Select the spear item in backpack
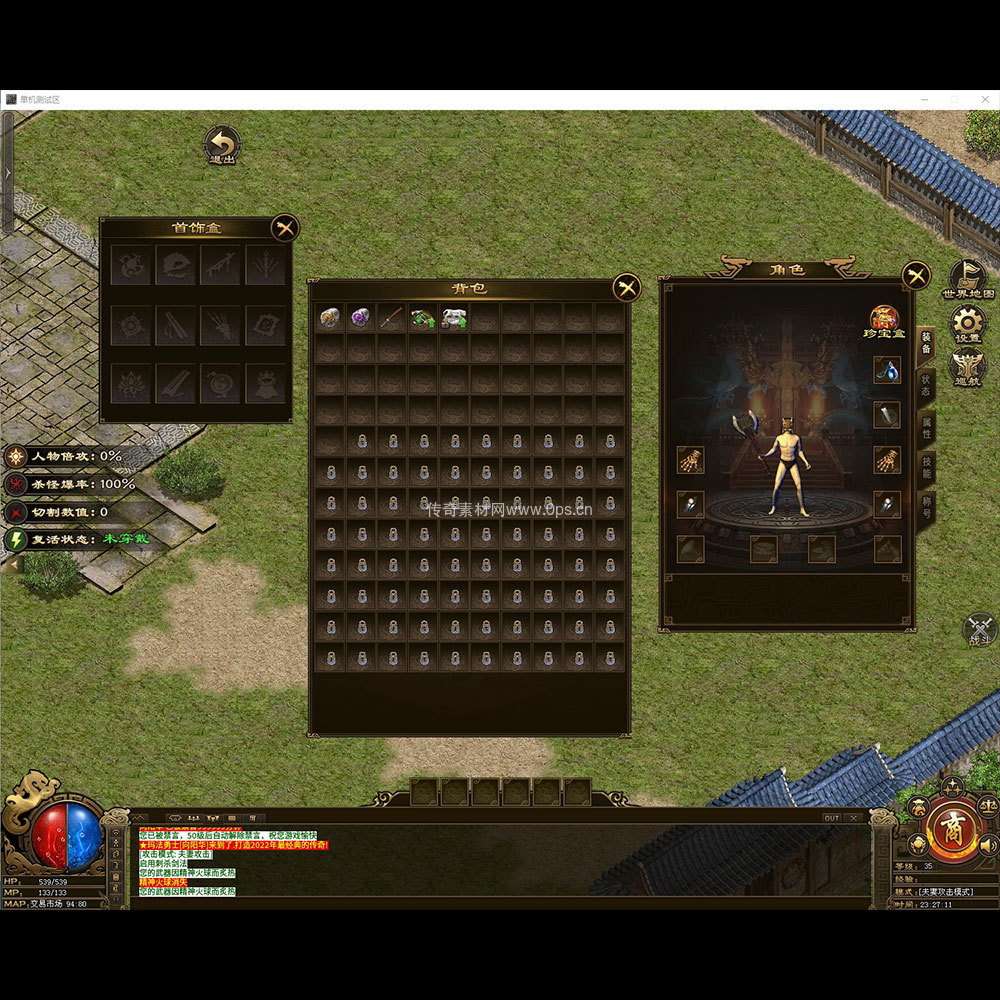 (392, 317)
